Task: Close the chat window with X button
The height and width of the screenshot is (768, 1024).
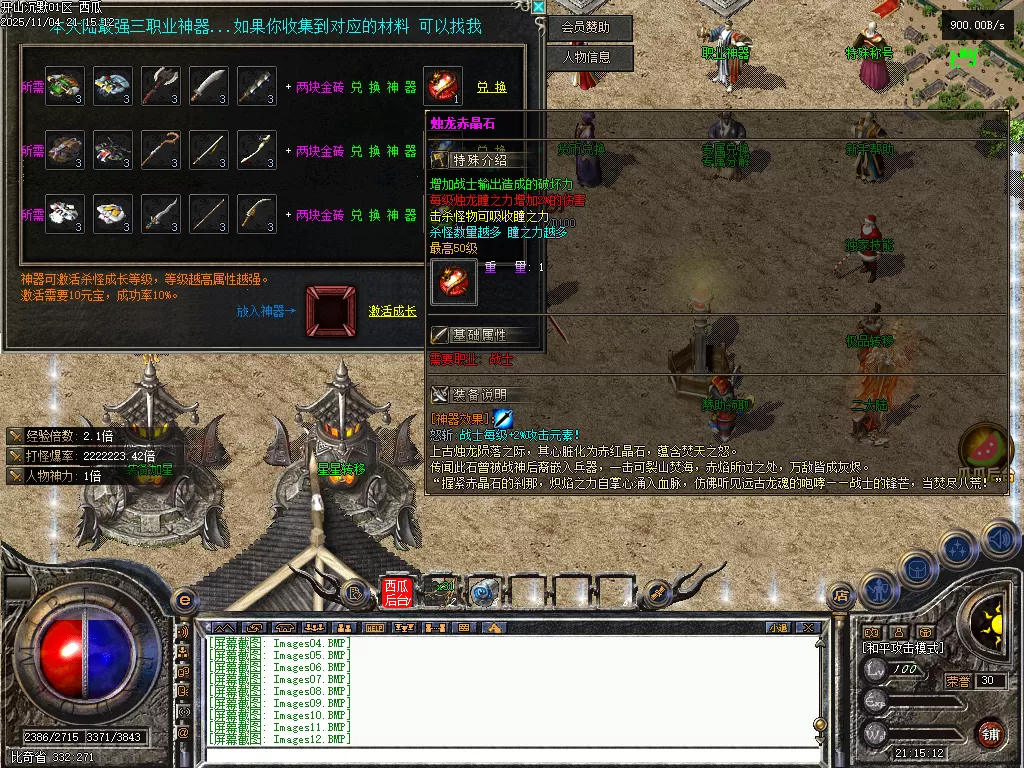Action: (808, 628)
